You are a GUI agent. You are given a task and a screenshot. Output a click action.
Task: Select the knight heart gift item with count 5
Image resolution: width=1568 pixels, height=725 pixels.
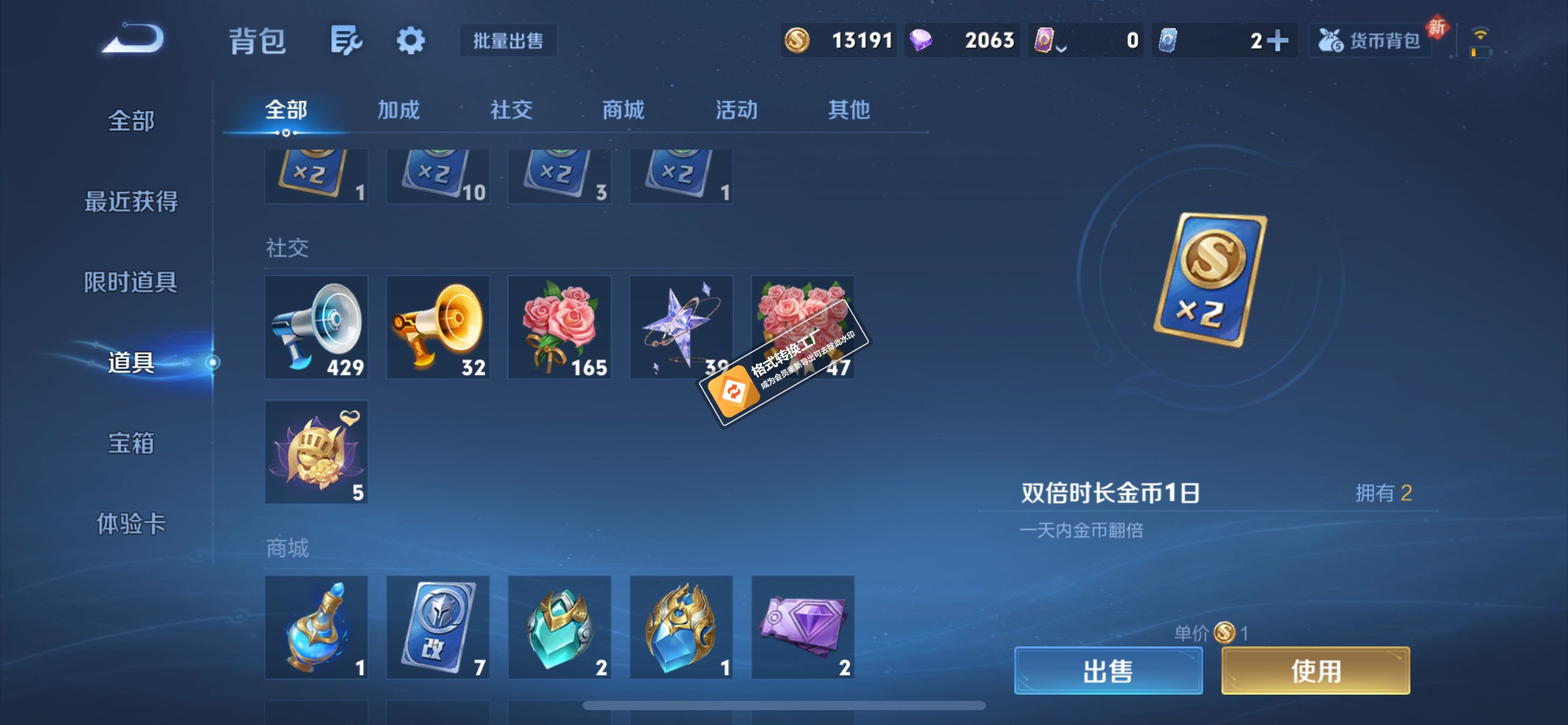click(x=316, y=452)
